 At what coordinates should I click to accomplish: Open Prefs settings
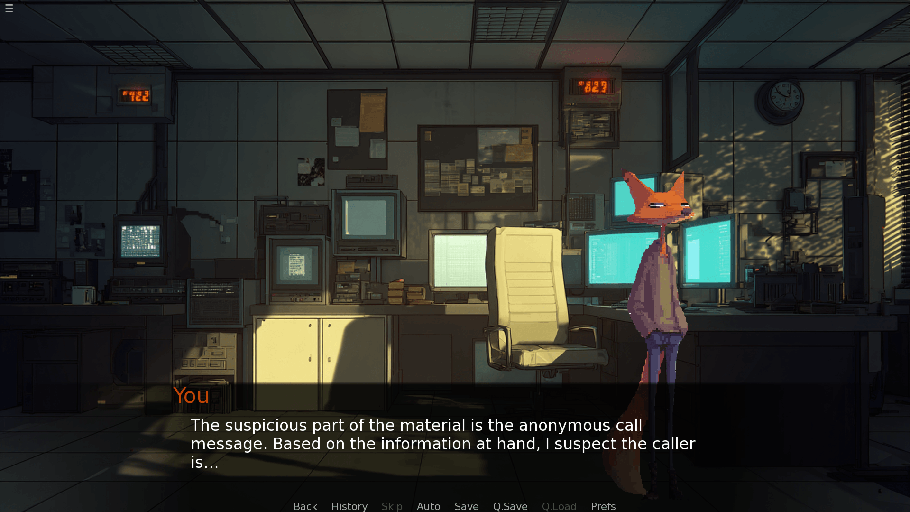603,506
